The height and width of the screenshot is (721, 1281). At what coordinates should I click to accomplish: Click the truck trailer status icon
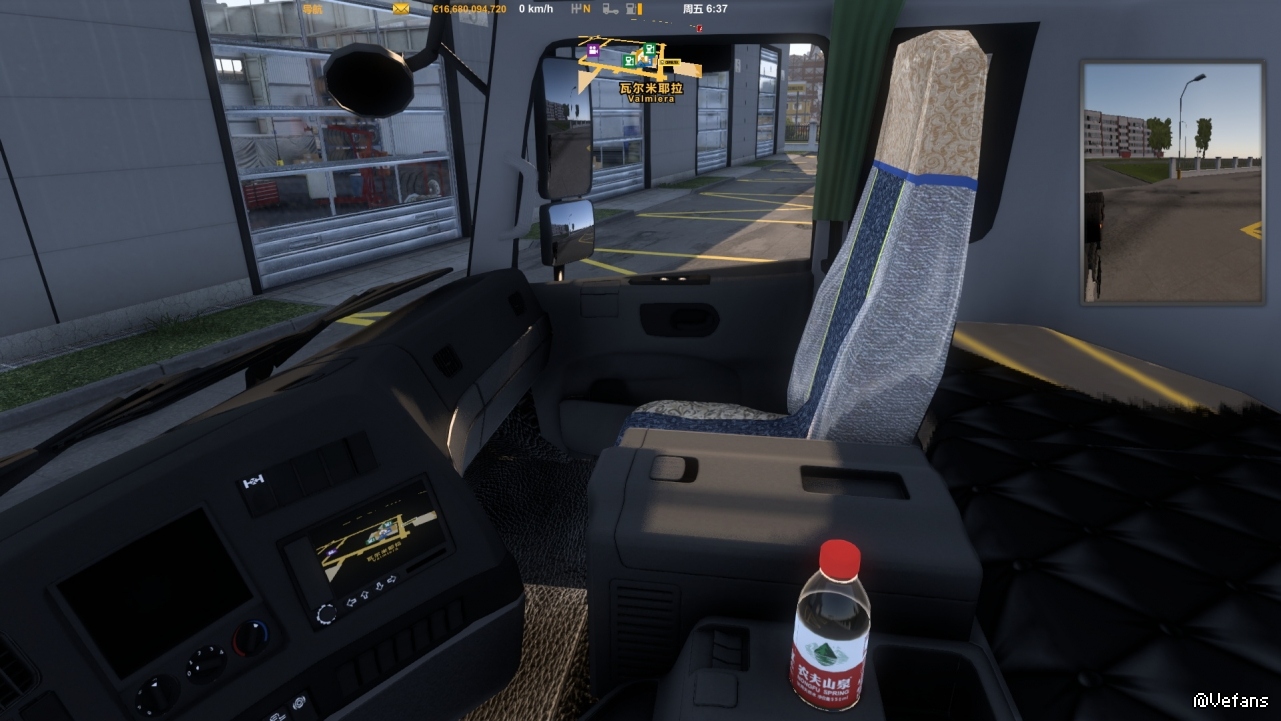pyautogui.click(x=607, y=9)
